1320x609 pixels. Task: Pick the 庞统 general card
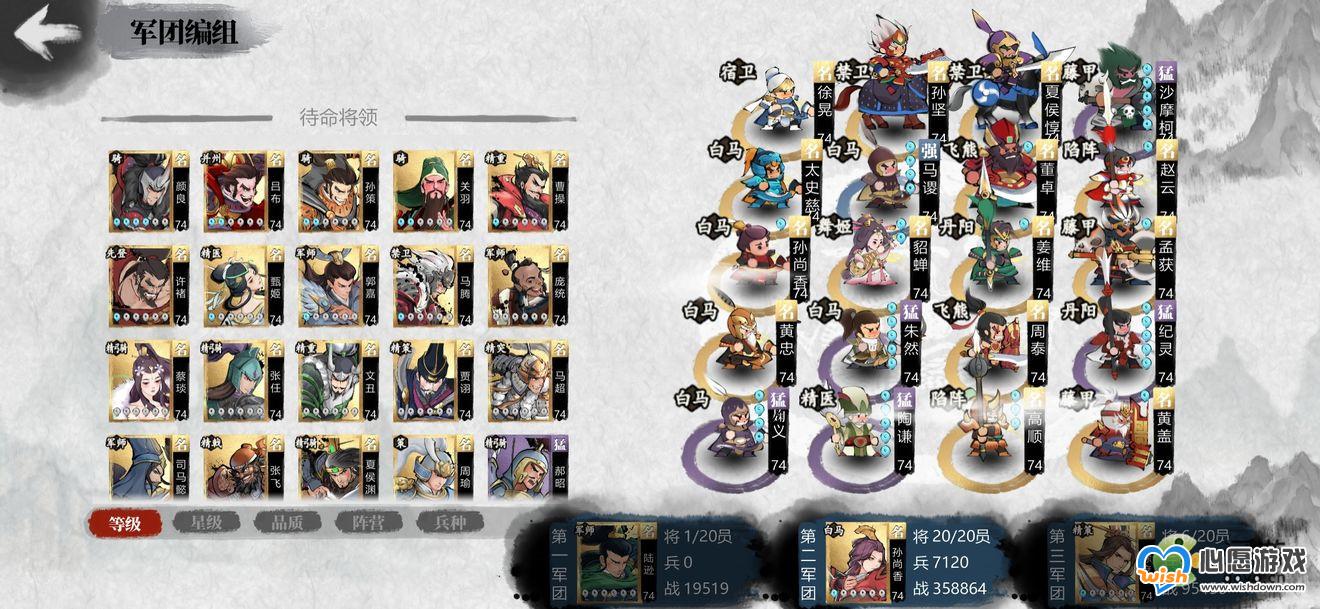[526, 286]
